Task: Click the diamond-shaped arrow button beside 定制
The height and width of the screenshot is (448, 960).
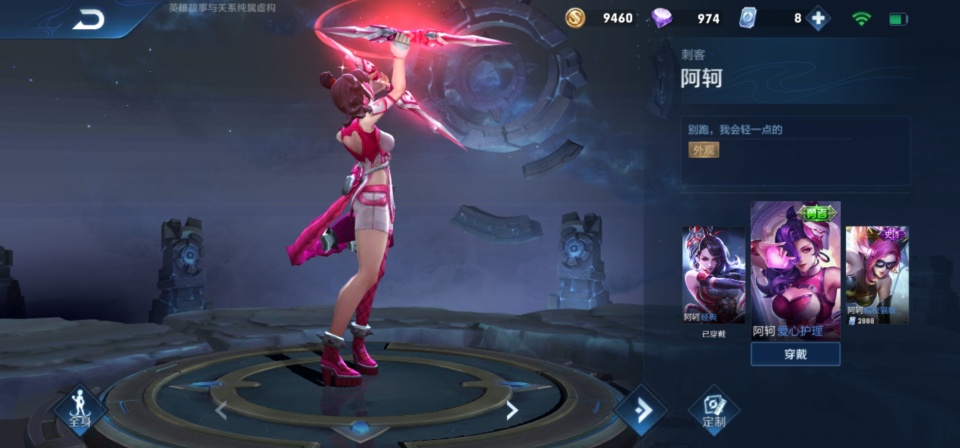Action: coord(640,410)
